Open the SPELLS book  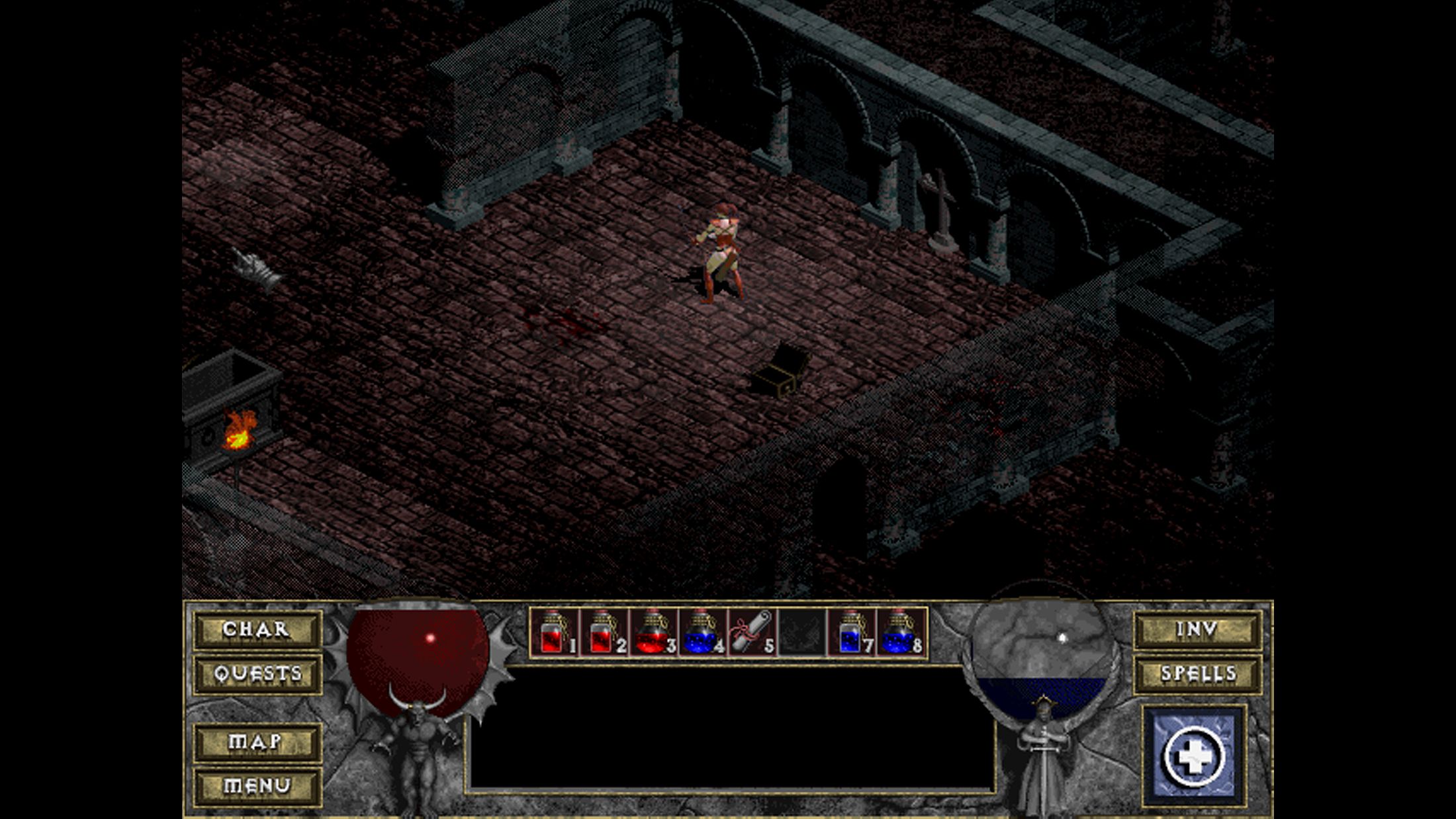(x=1197, y=674)
